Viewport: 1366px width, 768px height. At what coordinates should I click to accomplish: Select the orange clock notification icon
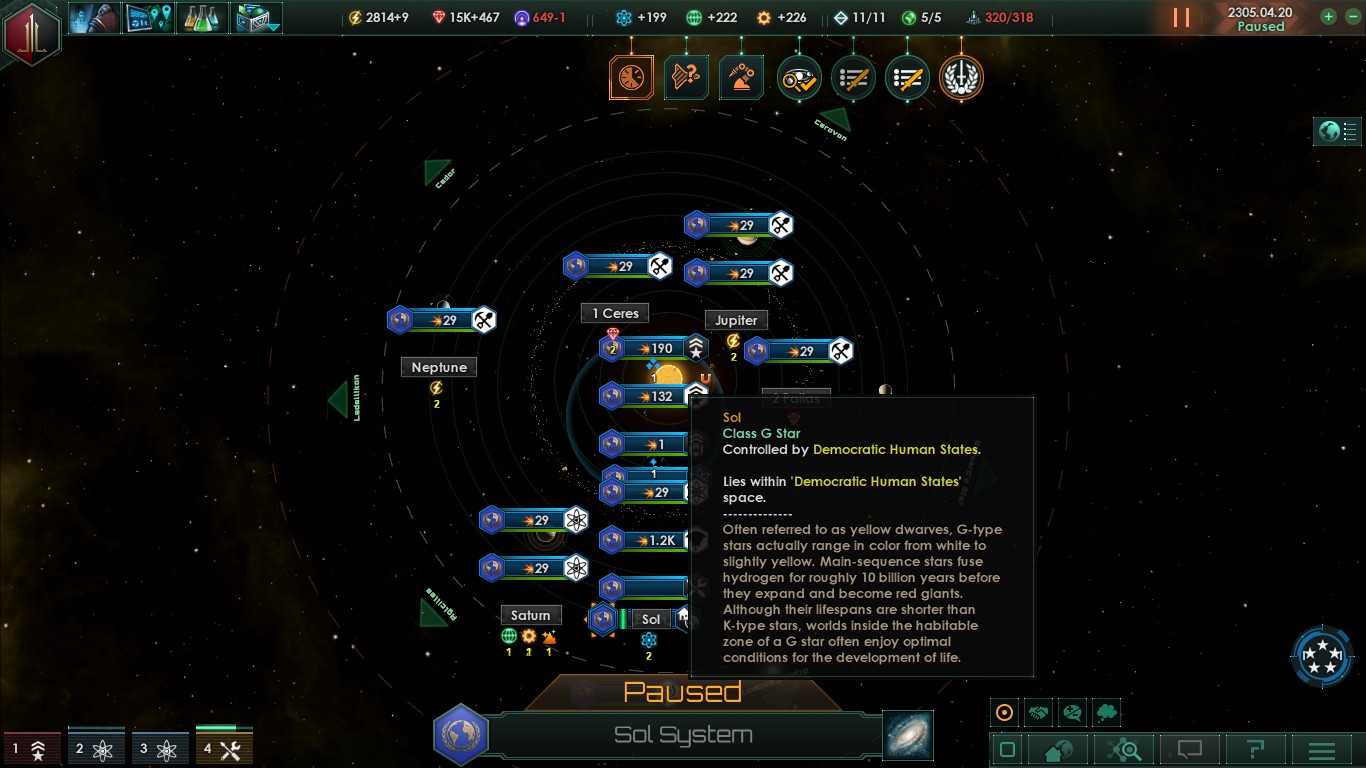[x=631, y=78]
